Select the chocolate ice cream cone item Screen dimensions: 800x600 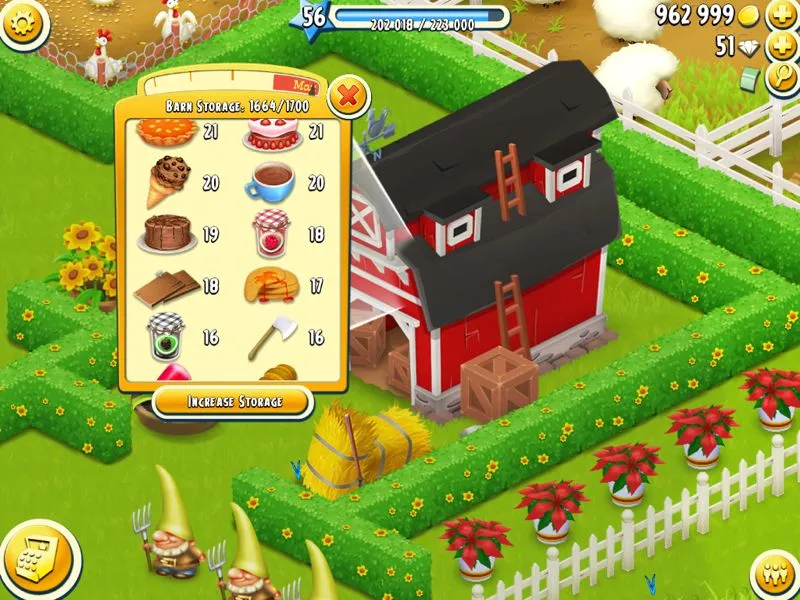[168, 180]
